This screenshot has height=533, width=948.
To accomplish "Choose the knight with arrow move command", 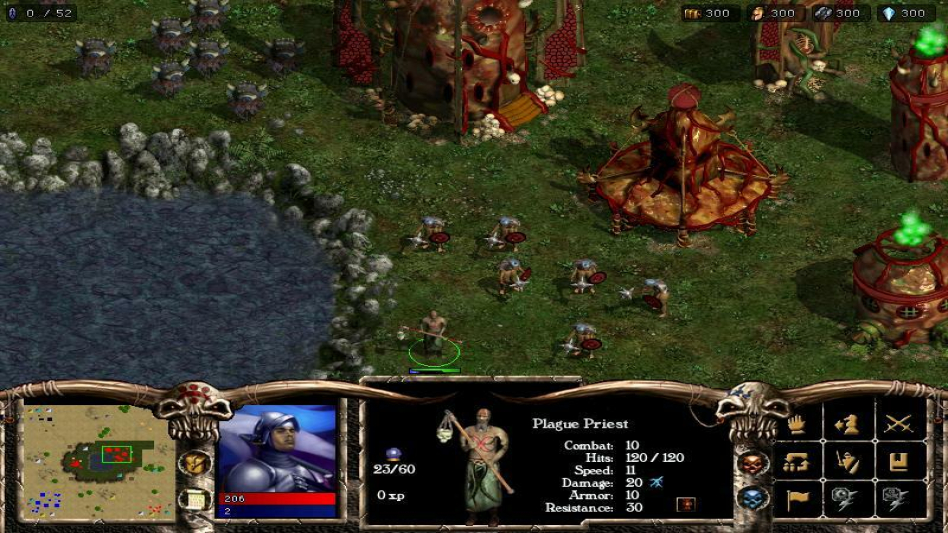I will (847, 424).
